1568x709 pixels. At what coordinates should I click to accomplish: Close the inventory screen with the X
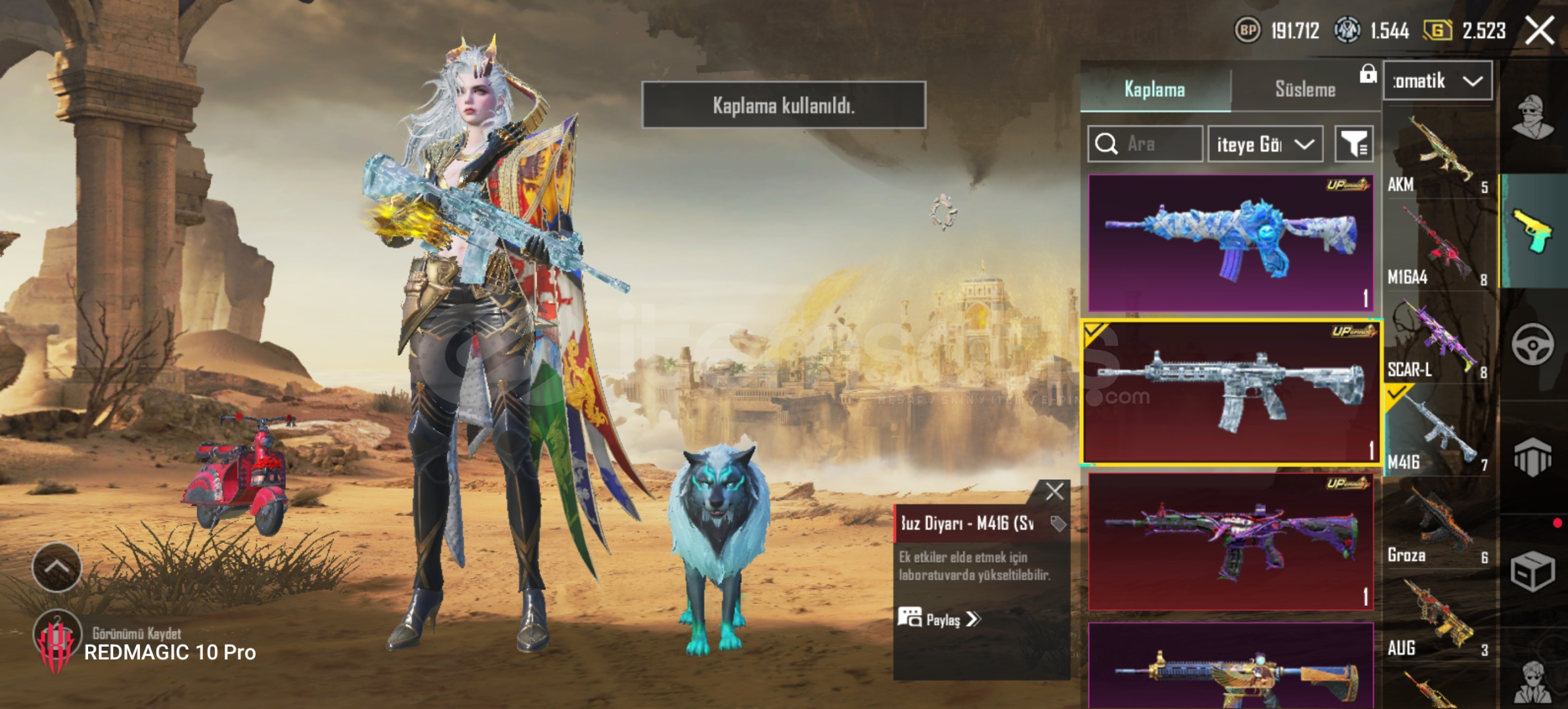(1539, 31)
